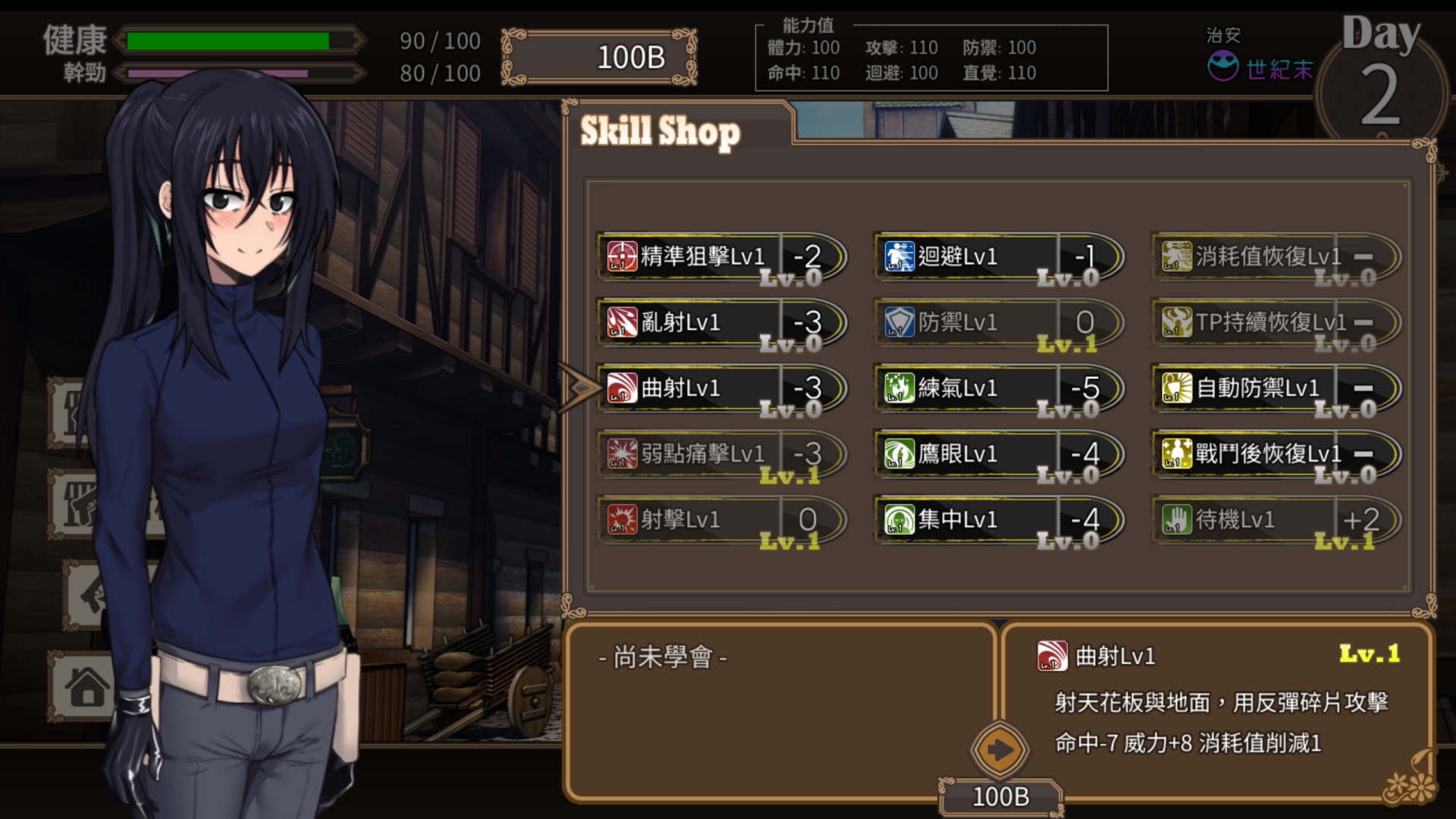Click the 射擊Lv1 skill entry
The width and height of the screenshot is (1456, 819).
coord(720,520)
